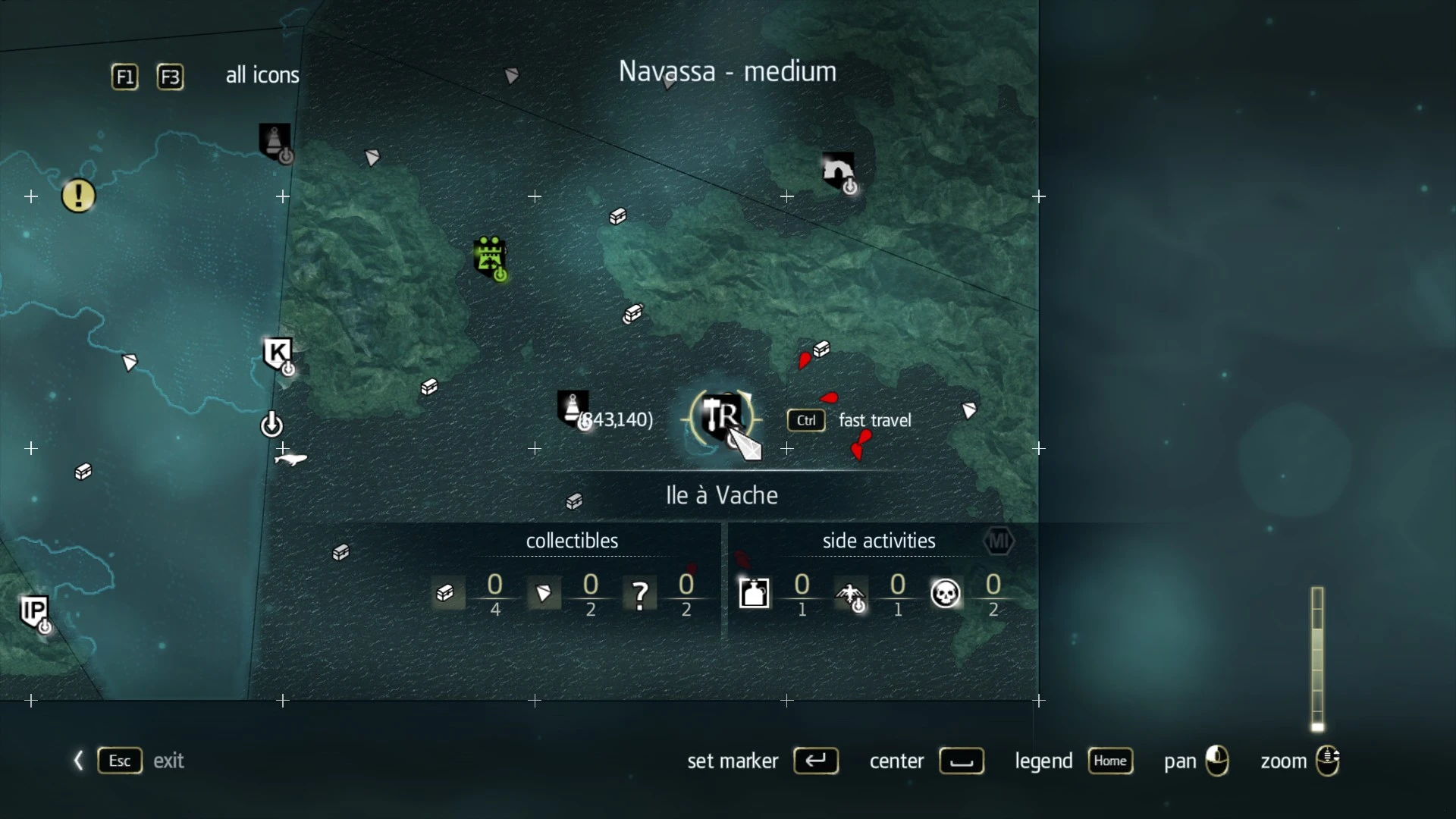Click the assassination contract eagle icon
The height and width of the screenshot is (819, 1456).
click(851, 596)
